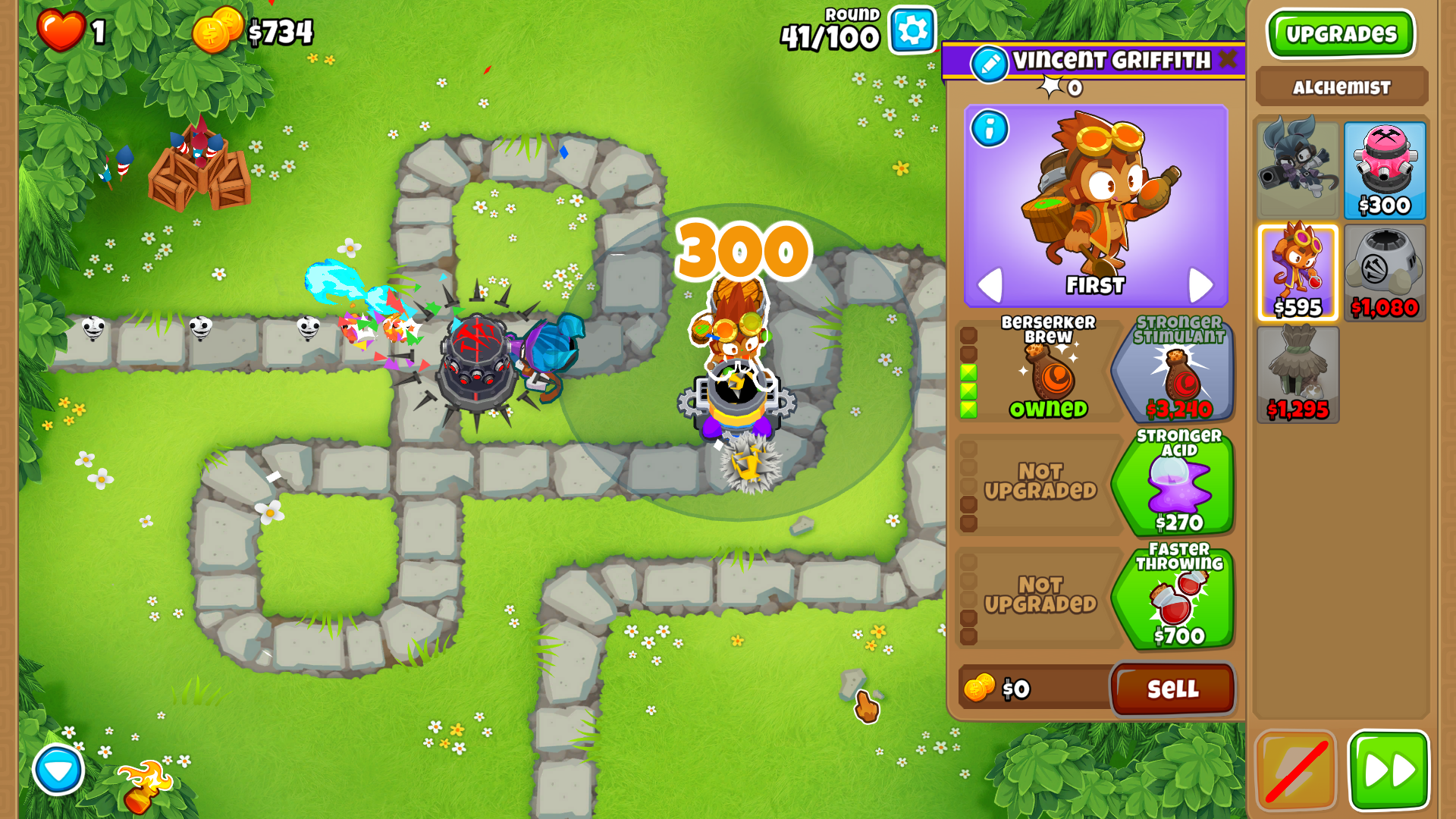Rename tower with the pencil edit icon
This screenshot has height=819, width=1456.
990,64
